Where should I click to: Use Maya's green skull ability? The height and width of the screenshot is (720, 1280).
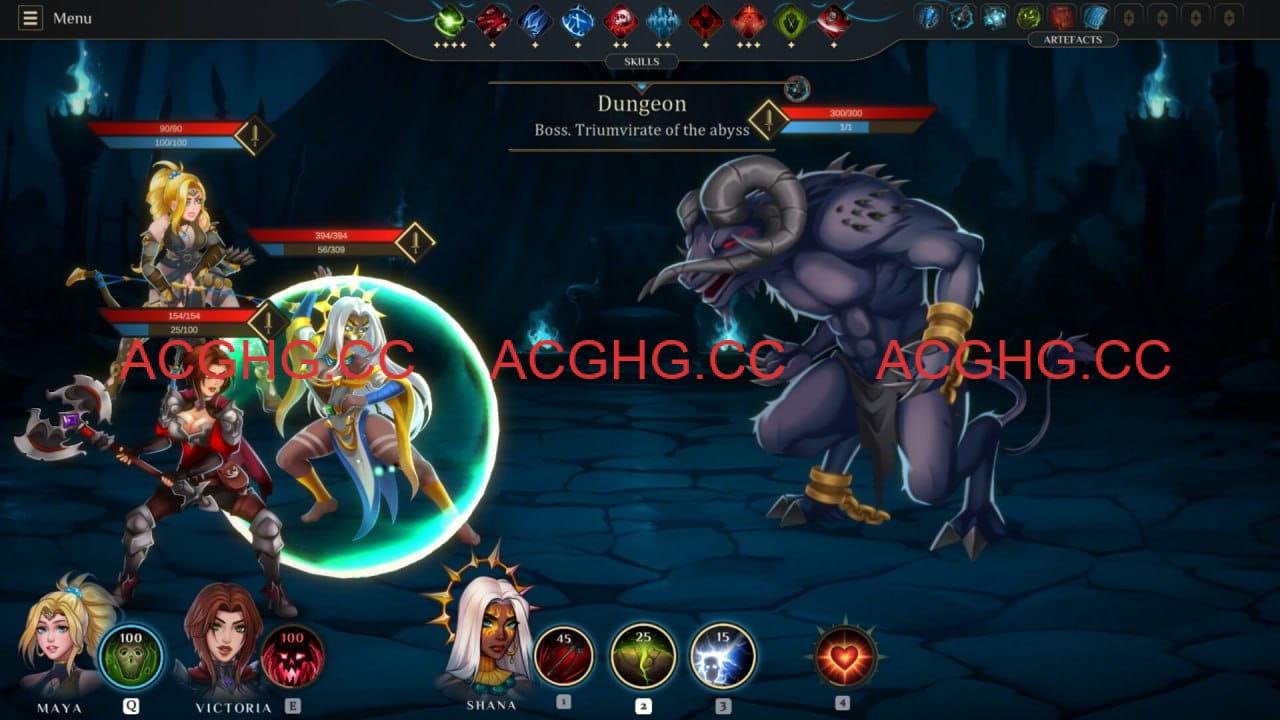point(131,656)
